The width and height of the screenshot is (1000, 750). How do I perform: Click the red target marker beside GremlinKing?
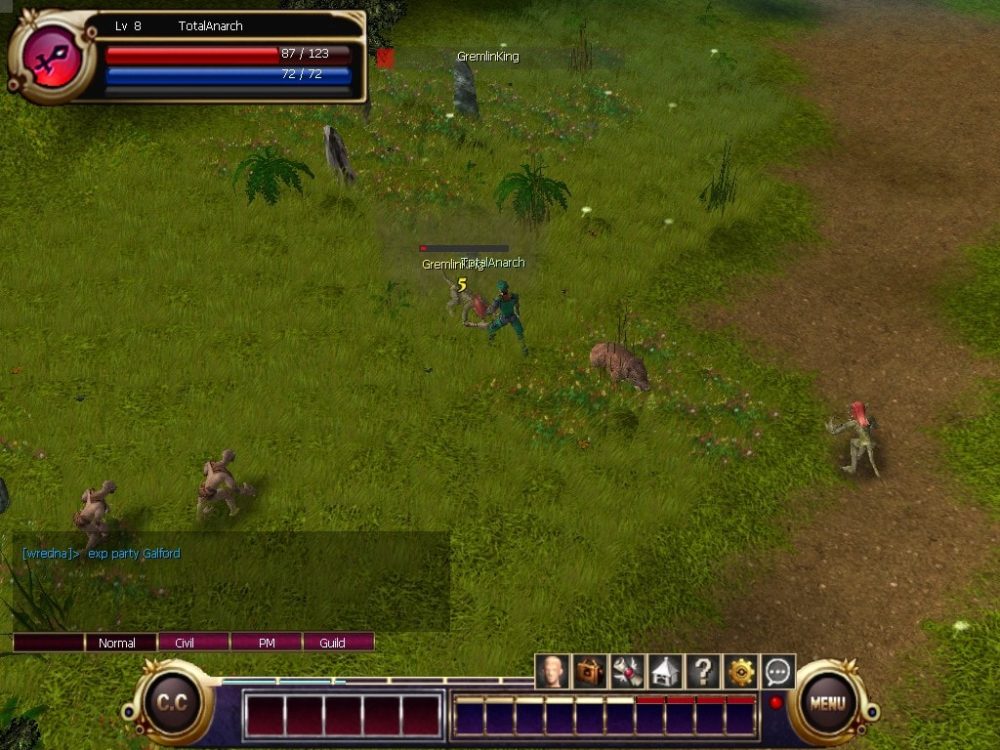[x=386, y=59]
